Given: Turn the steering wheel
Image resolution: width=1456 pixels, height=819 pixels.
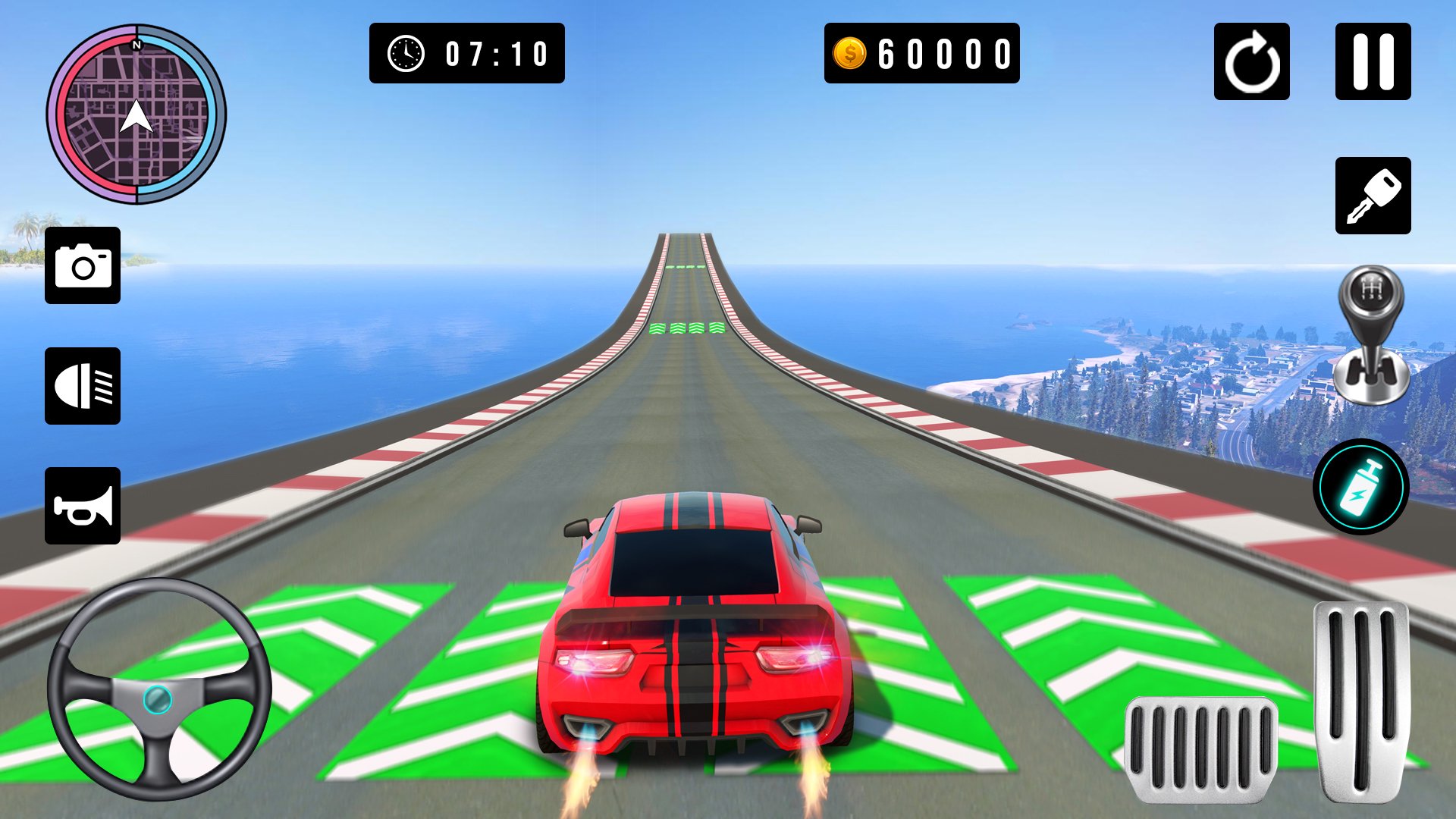Looking at the screenshot, I should pos(159,701).
